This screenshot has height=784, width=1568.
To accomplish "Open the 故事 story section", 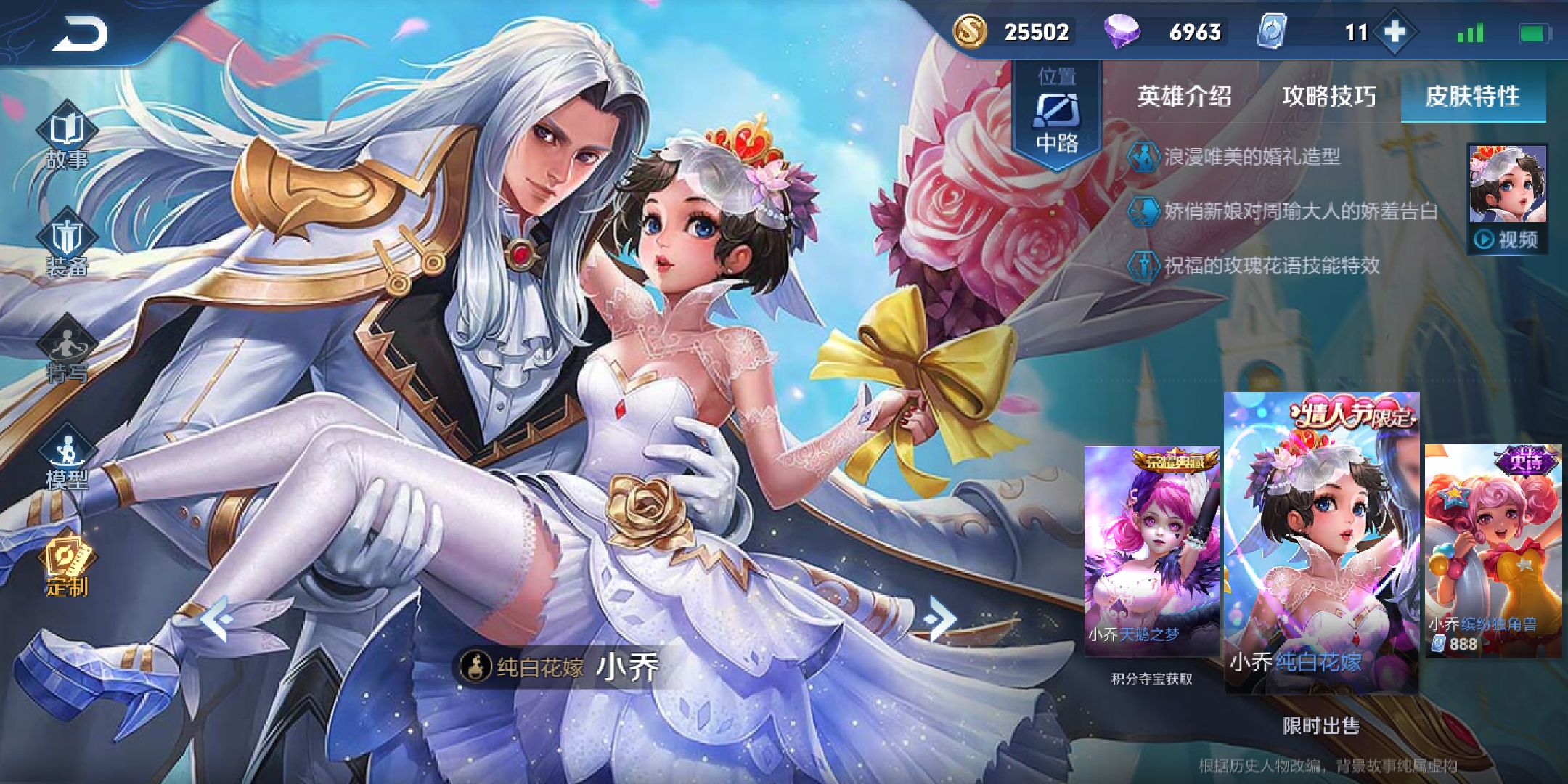I will [66, 137].
